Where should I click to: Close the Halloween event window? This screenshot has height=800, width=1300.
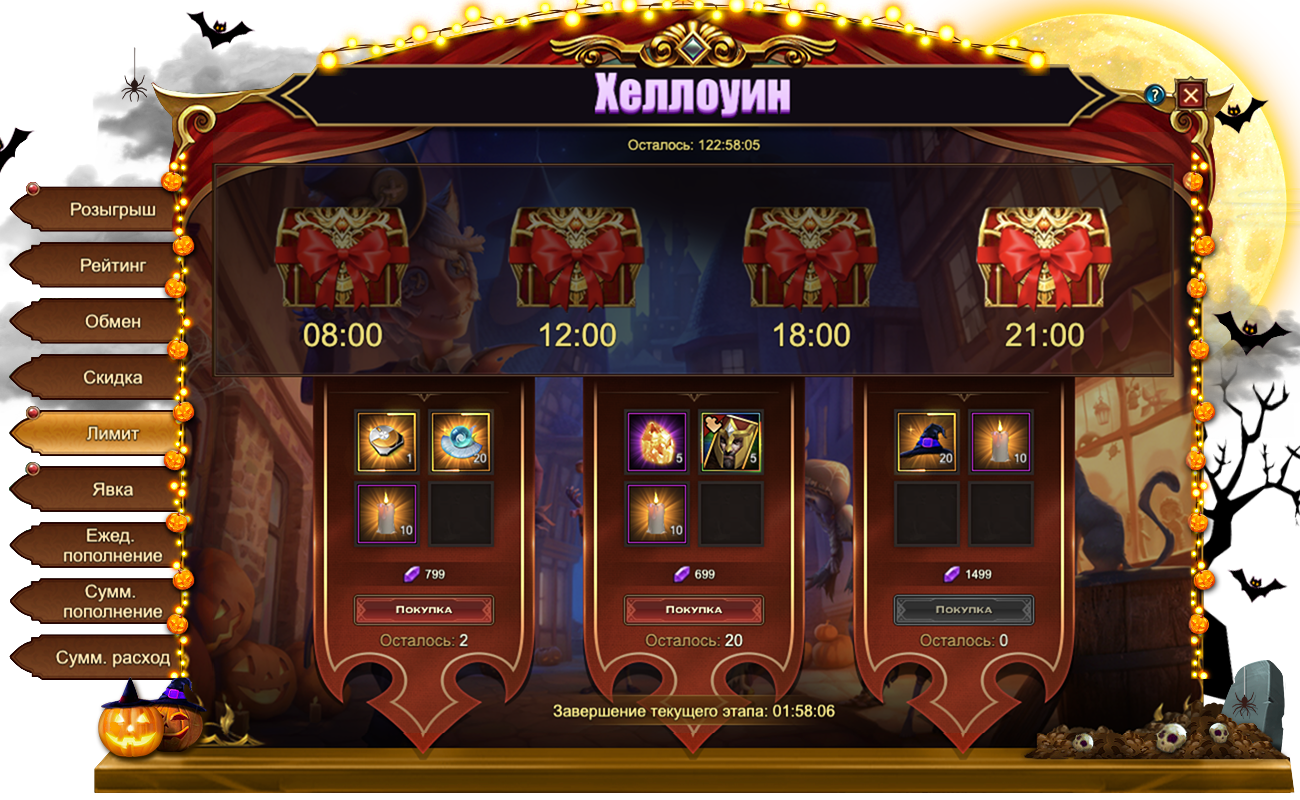[1190, 95]
